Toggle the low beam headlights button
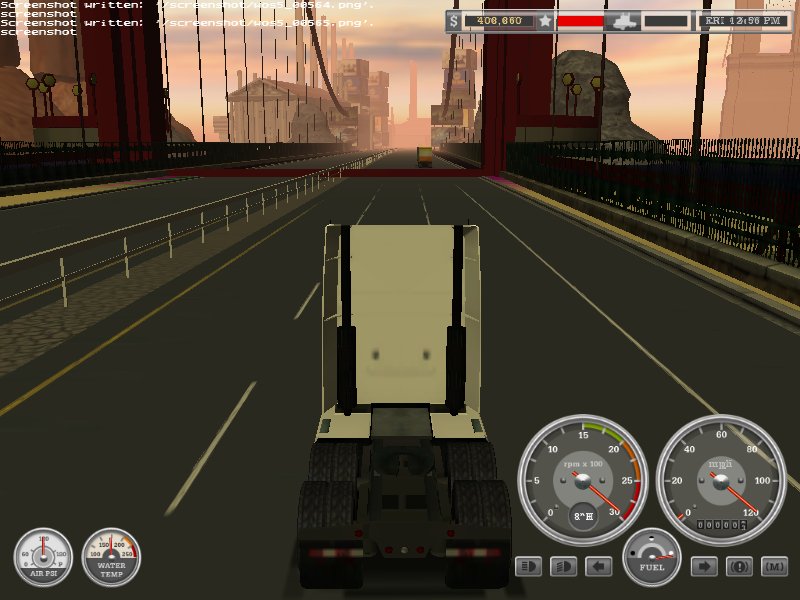 click(x=564, y=567)
